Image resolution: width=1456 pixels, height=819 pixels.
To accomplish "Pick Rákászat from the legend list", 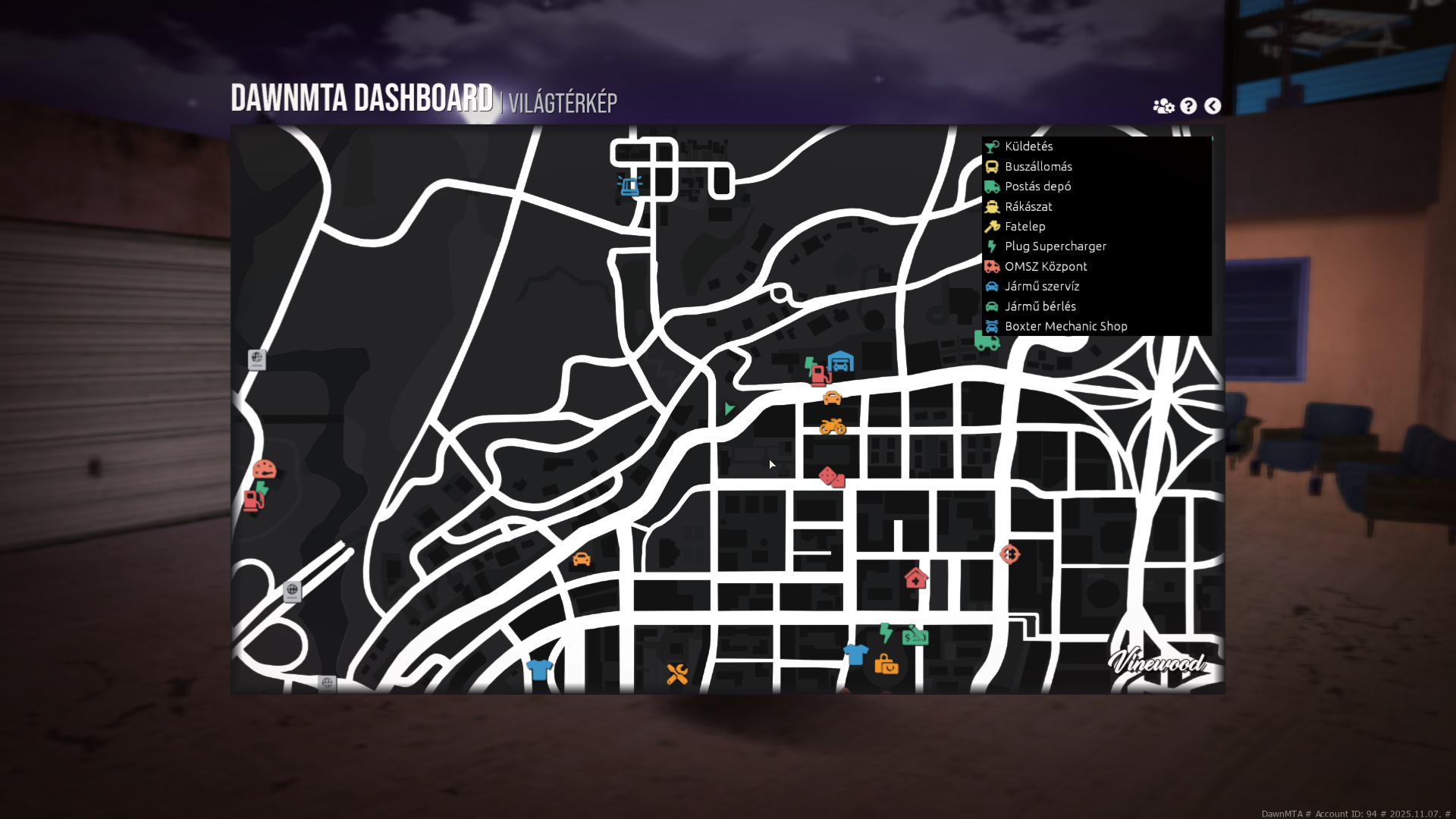I will tap(1028, 206).
